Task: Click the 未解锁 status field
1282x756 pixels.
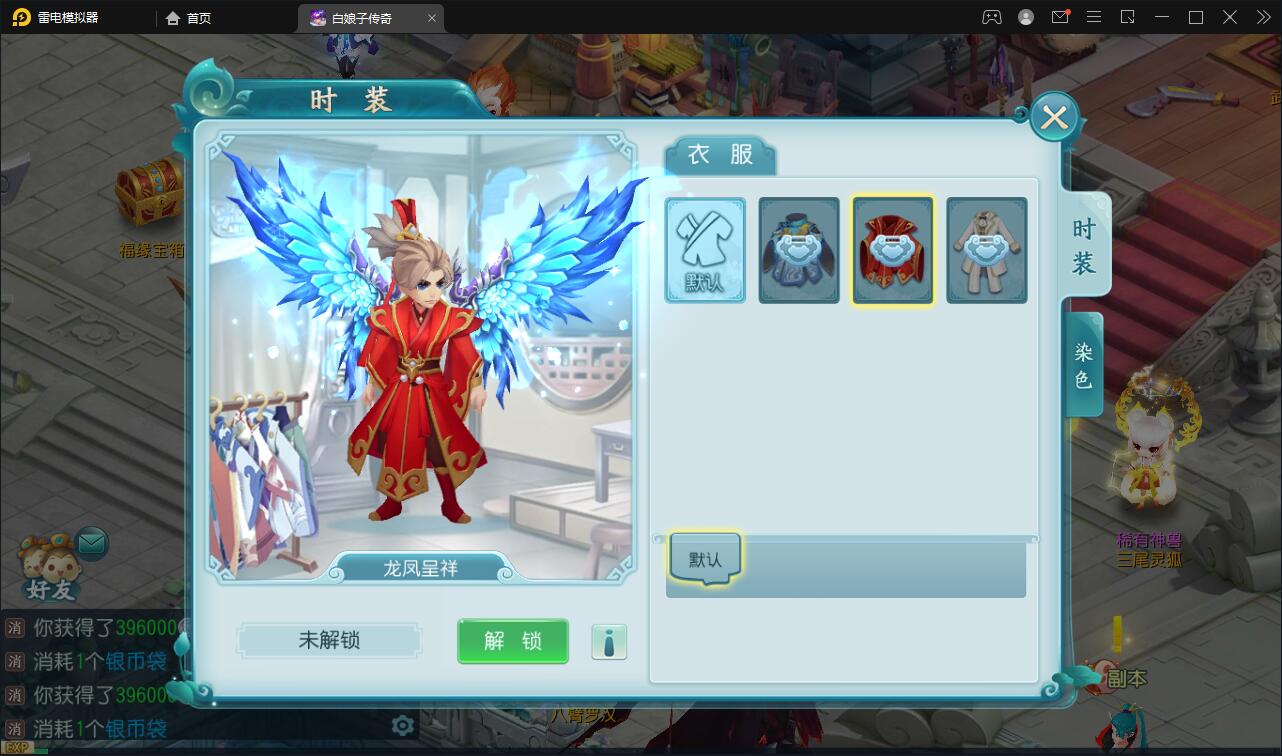Action: pyautogui.click(x=329, y=641)
